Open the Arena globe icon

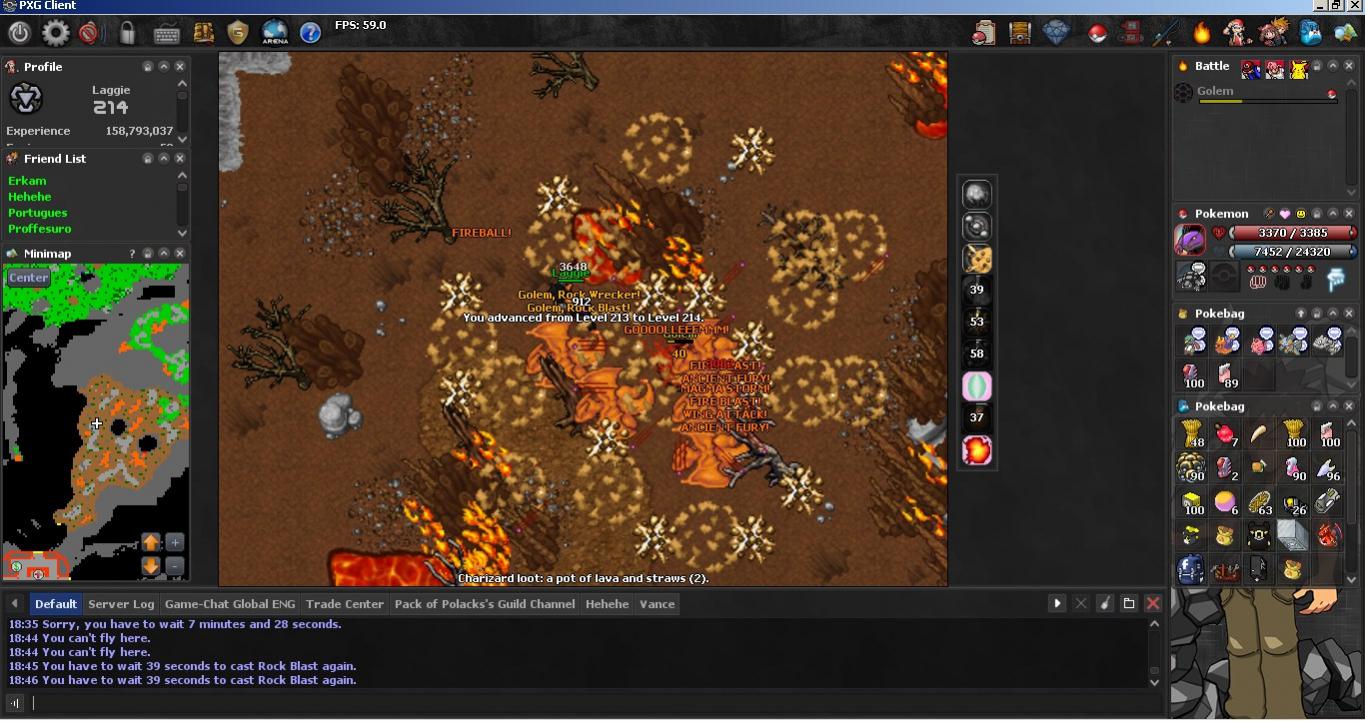point(275,33)
